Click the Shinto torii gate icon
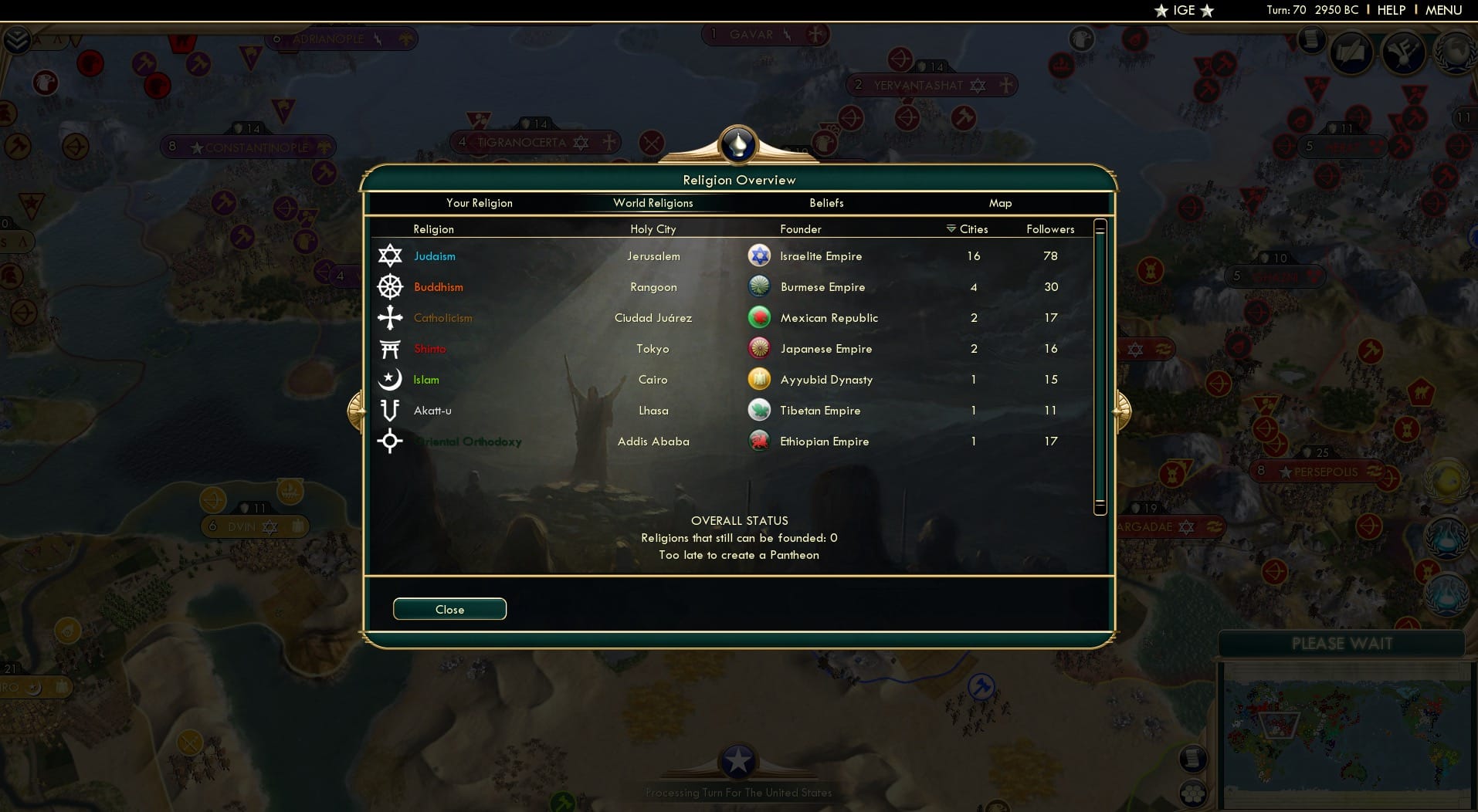1478x812 pixels. click(391, 348)
